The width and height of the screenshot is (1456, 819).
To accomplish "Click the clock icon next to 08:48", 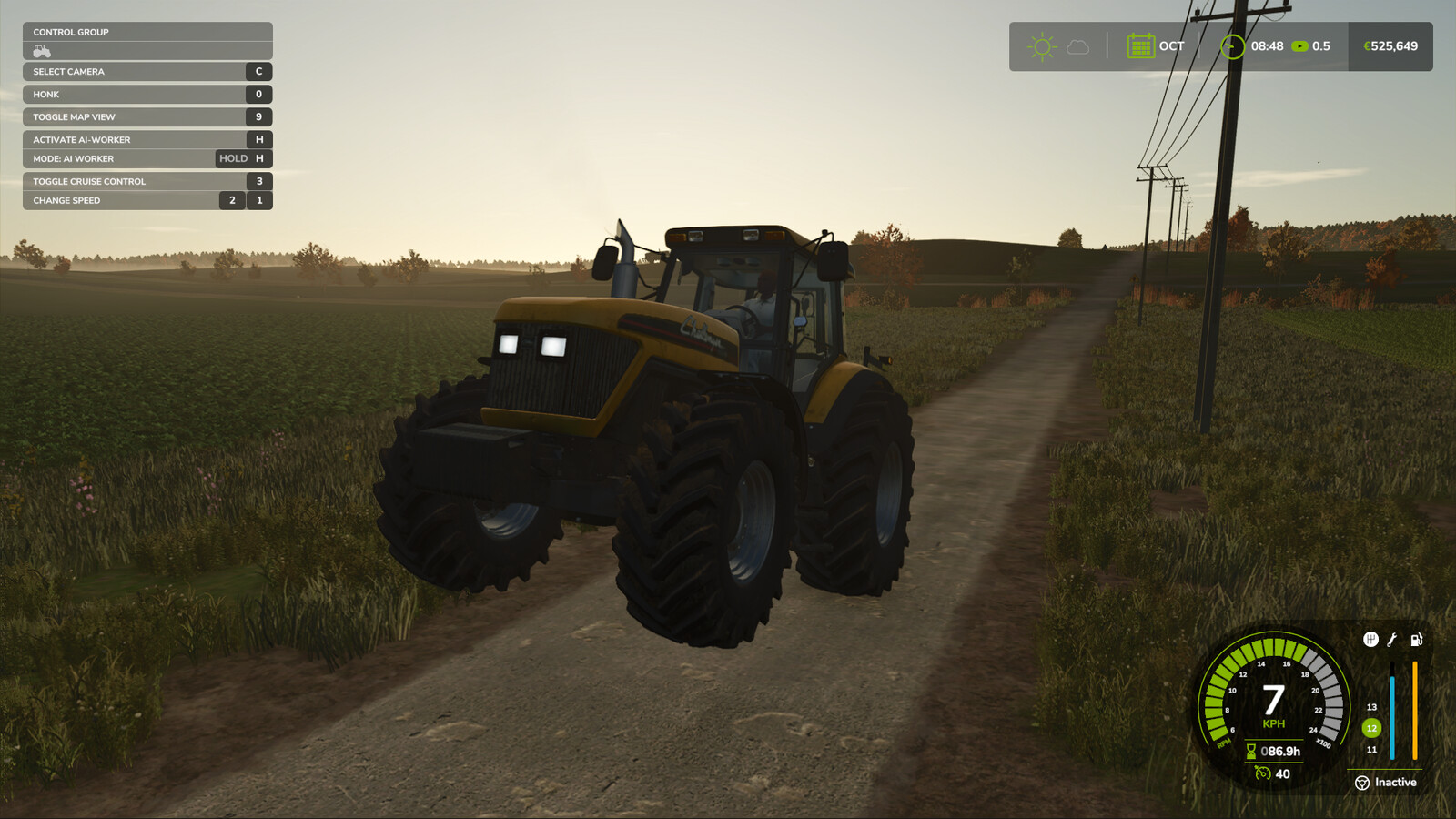I will (x=1233, y=45).
